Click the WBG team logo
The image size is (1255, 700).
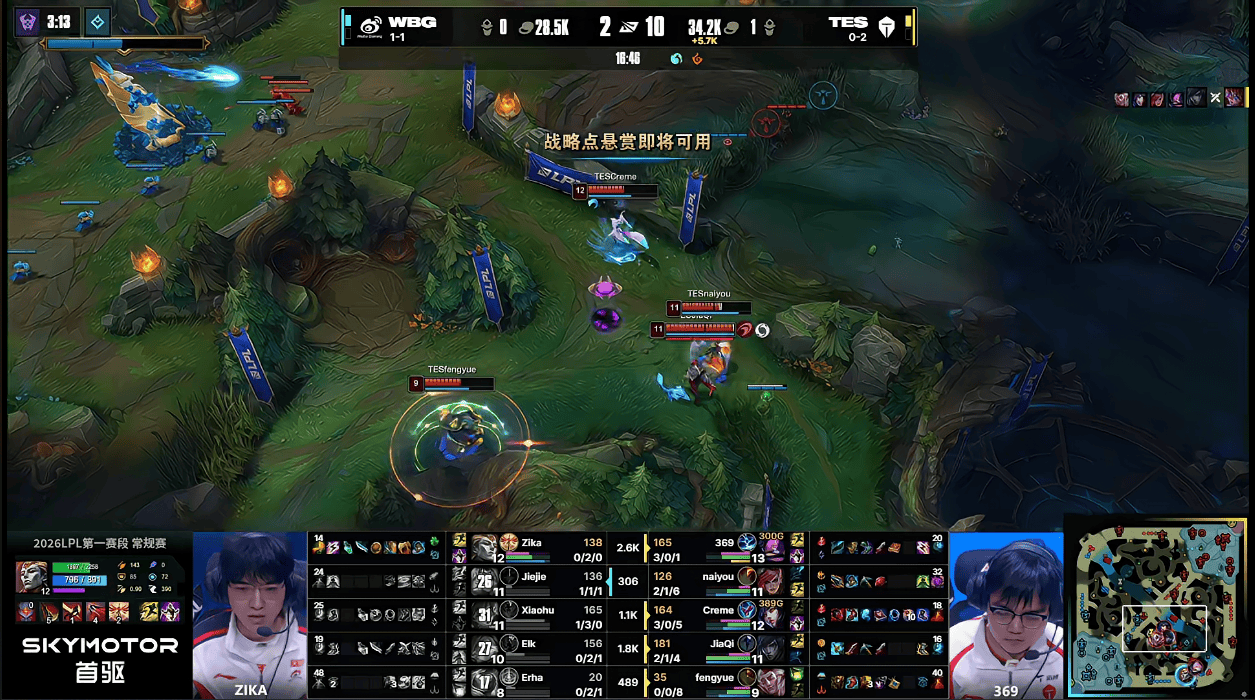[370, 26]
